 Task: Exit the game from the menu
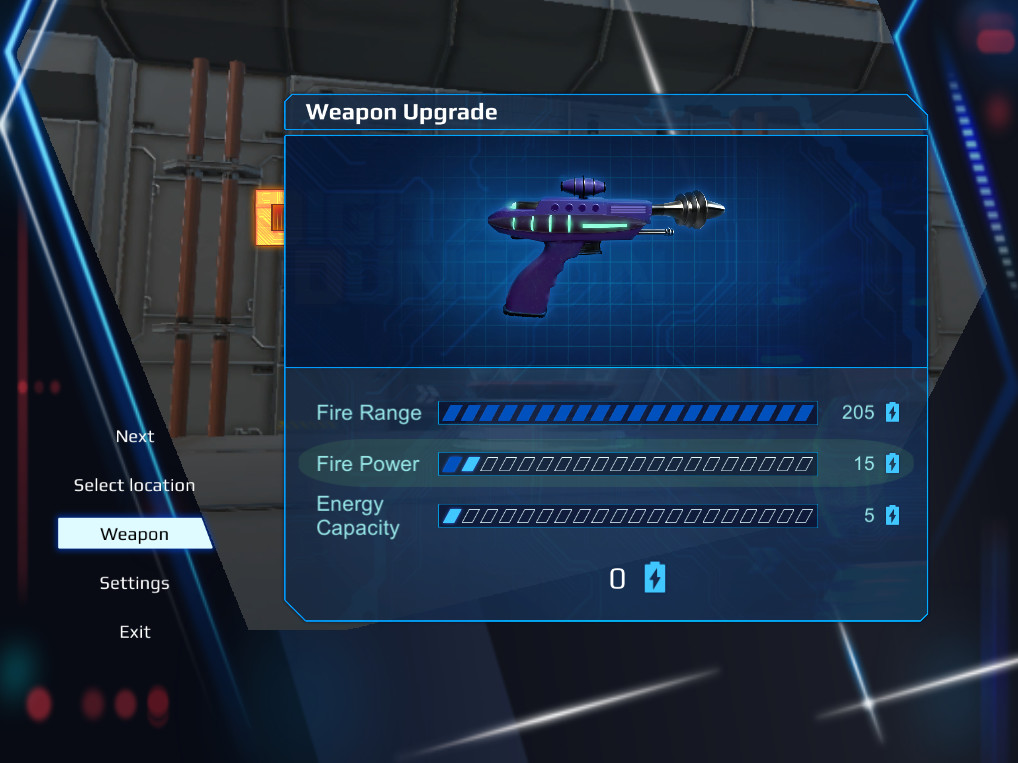click(x=135, y=632)
